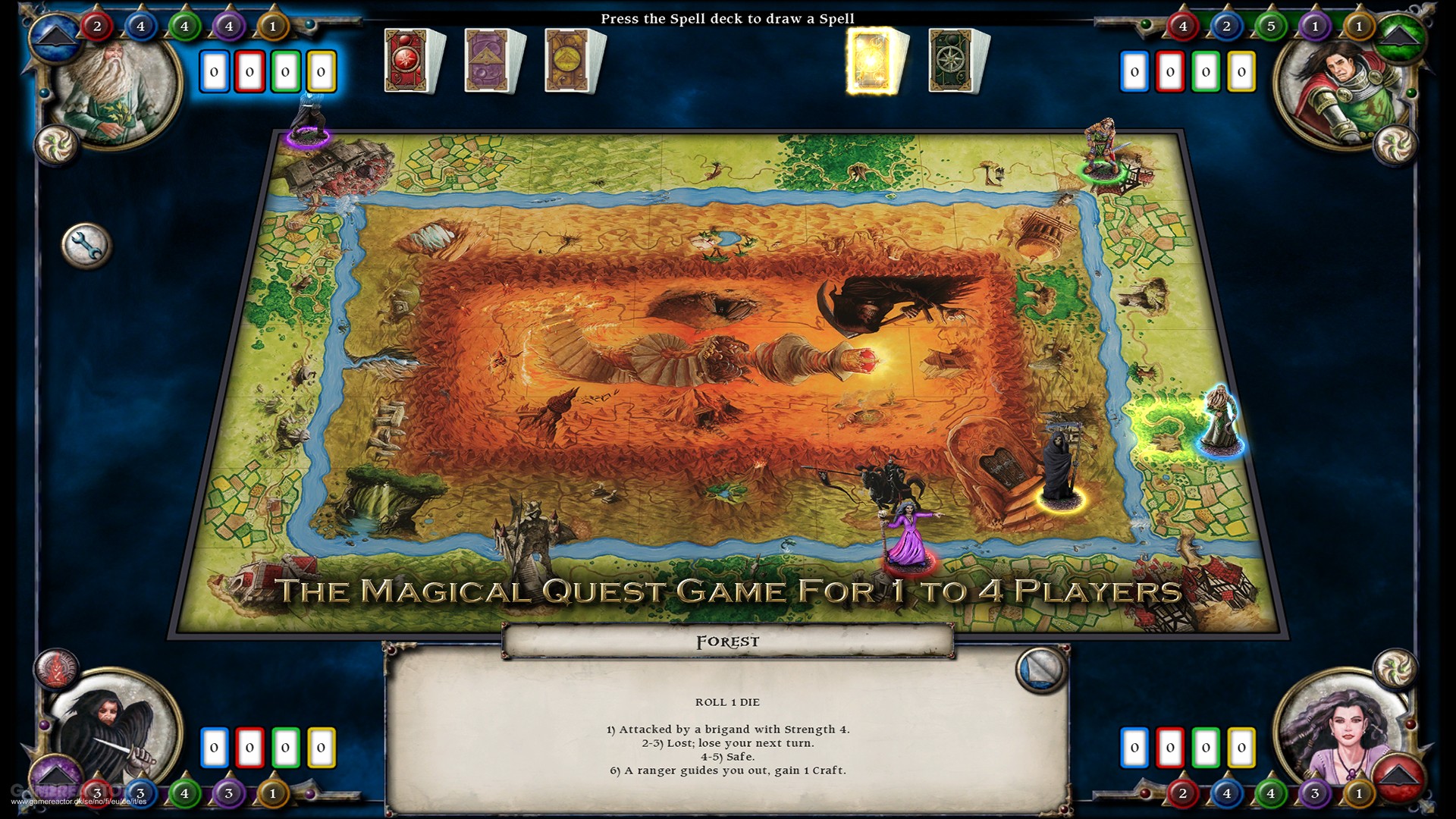Click the Druid's yellow zero card counter
This screenshot has height=819, width=1456.
point(322,71)
